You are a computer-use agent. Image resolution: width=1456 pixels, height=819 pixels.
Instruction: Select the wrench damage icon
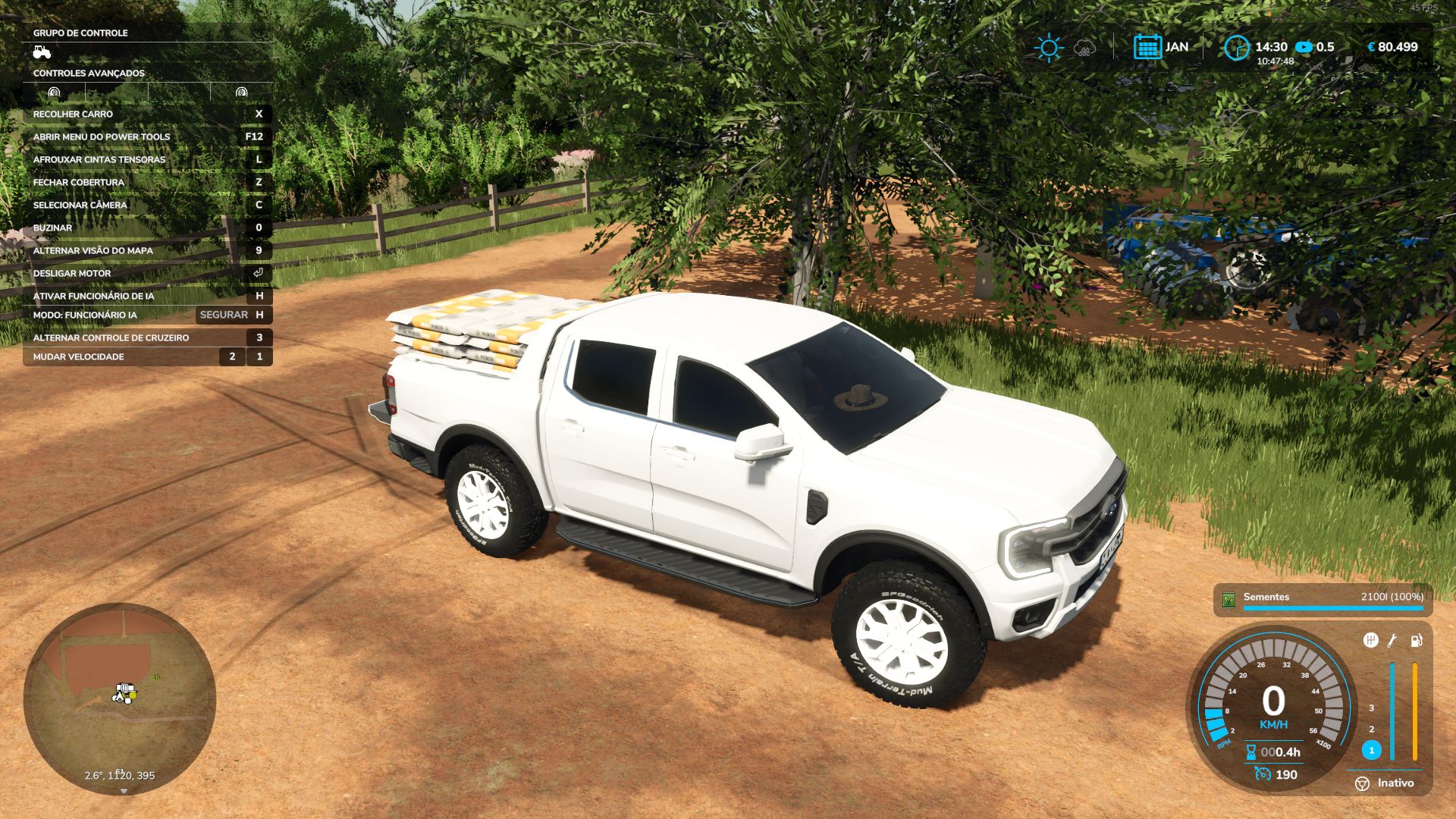pyautogui.click(x=1392, y=641)
